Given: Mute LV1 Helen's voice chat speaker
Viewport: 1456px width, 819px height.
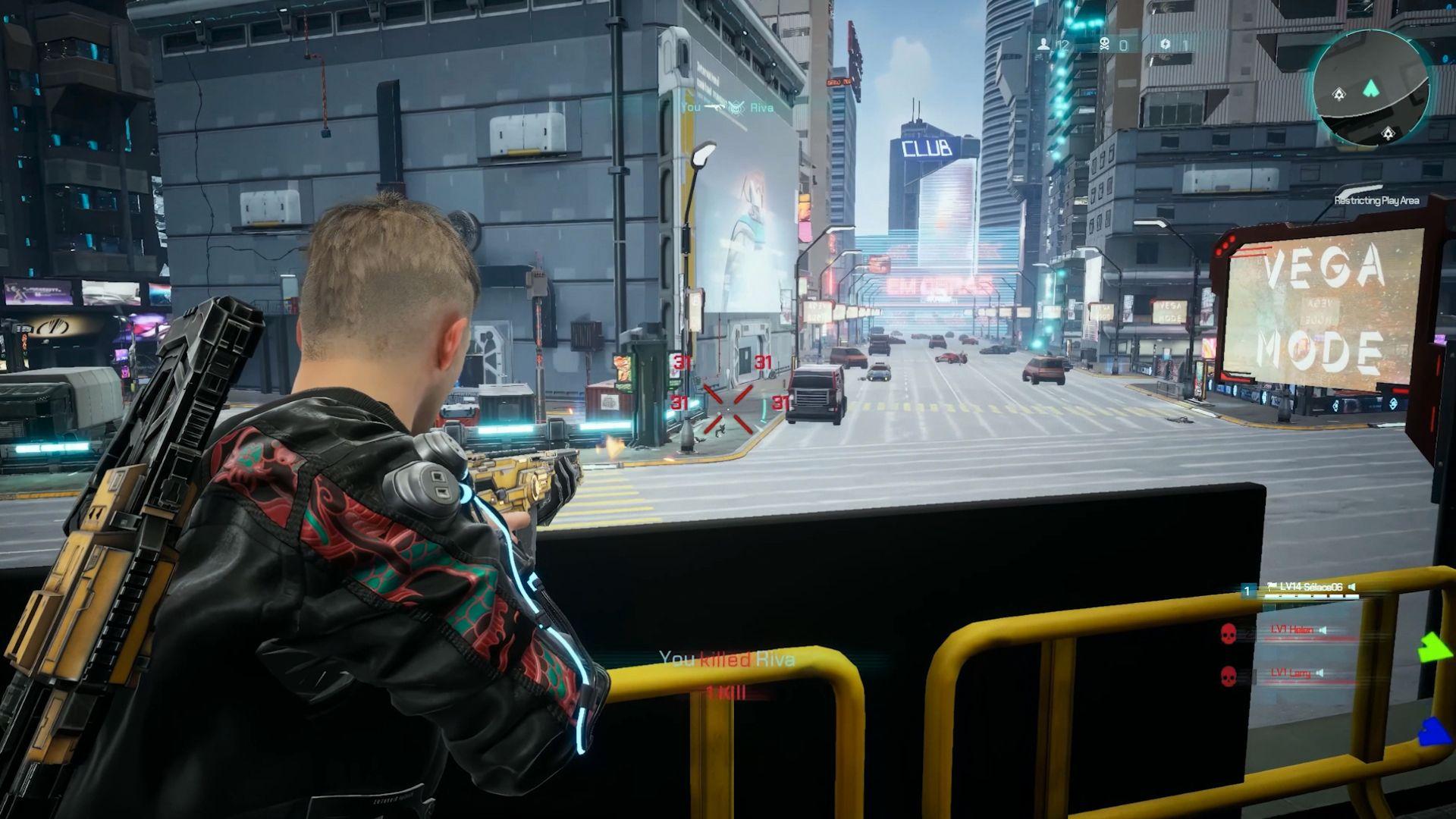Looking at the screenshot, I should coord(1323,629).
